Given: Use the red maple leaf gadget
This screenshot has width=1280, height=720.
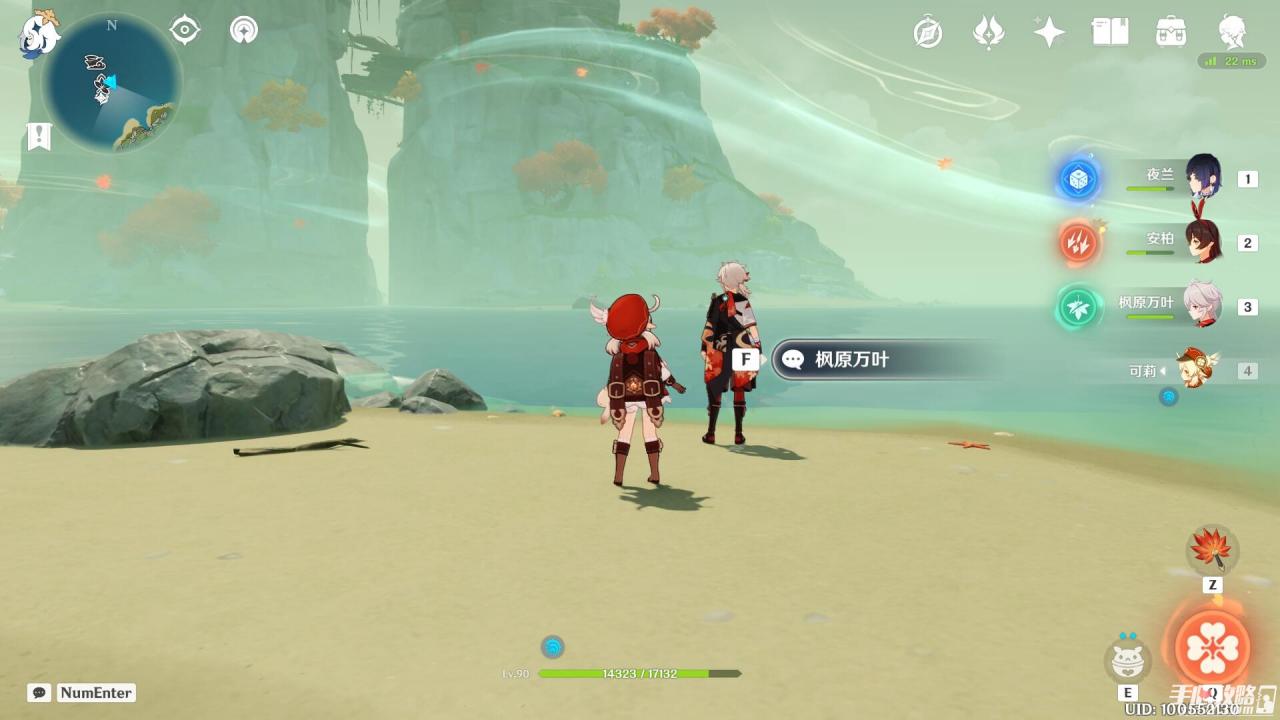Looking at the screenshot, I should tap(1212, 550).
